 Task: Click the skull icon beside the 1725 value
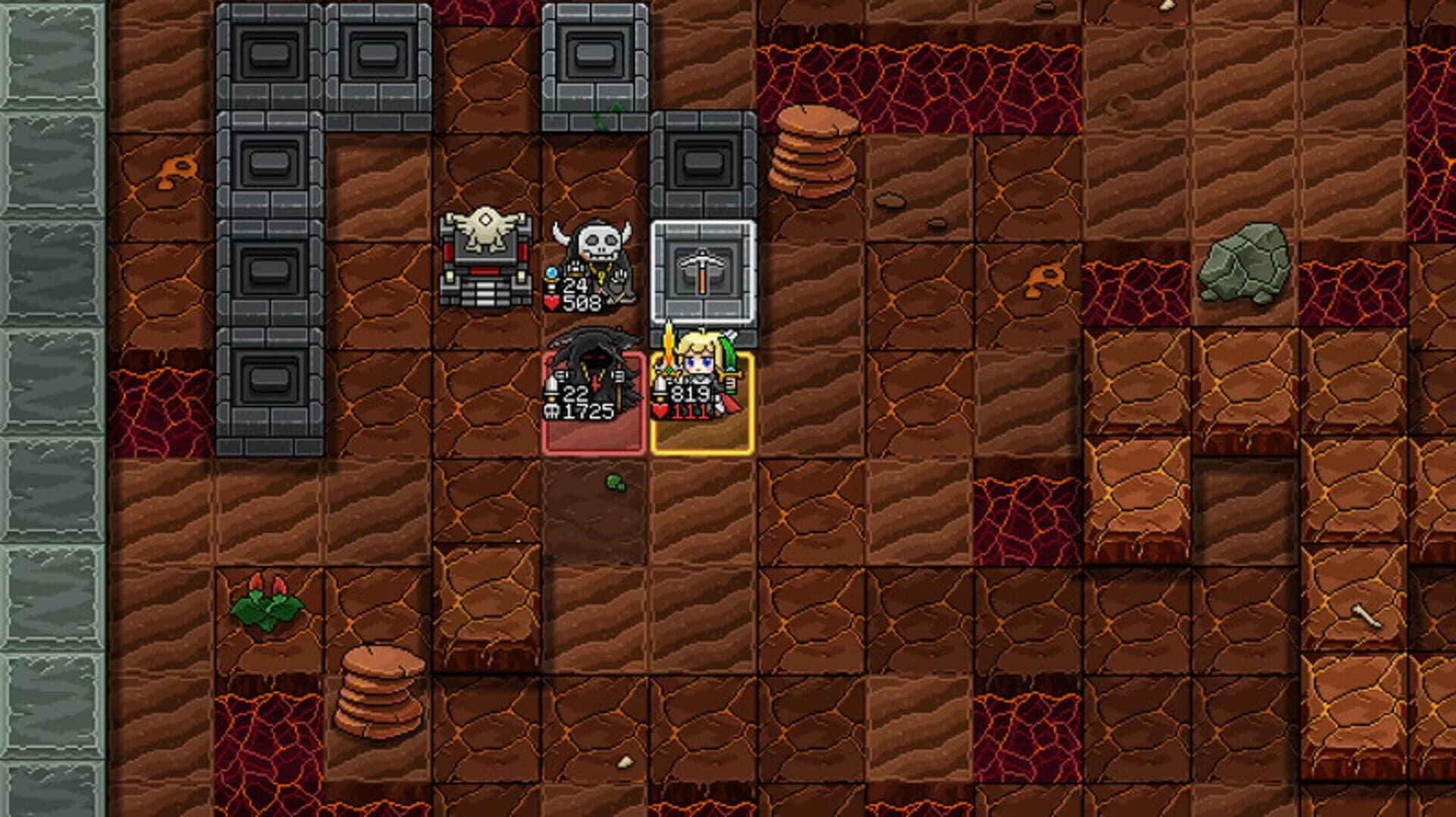[552, 412]
